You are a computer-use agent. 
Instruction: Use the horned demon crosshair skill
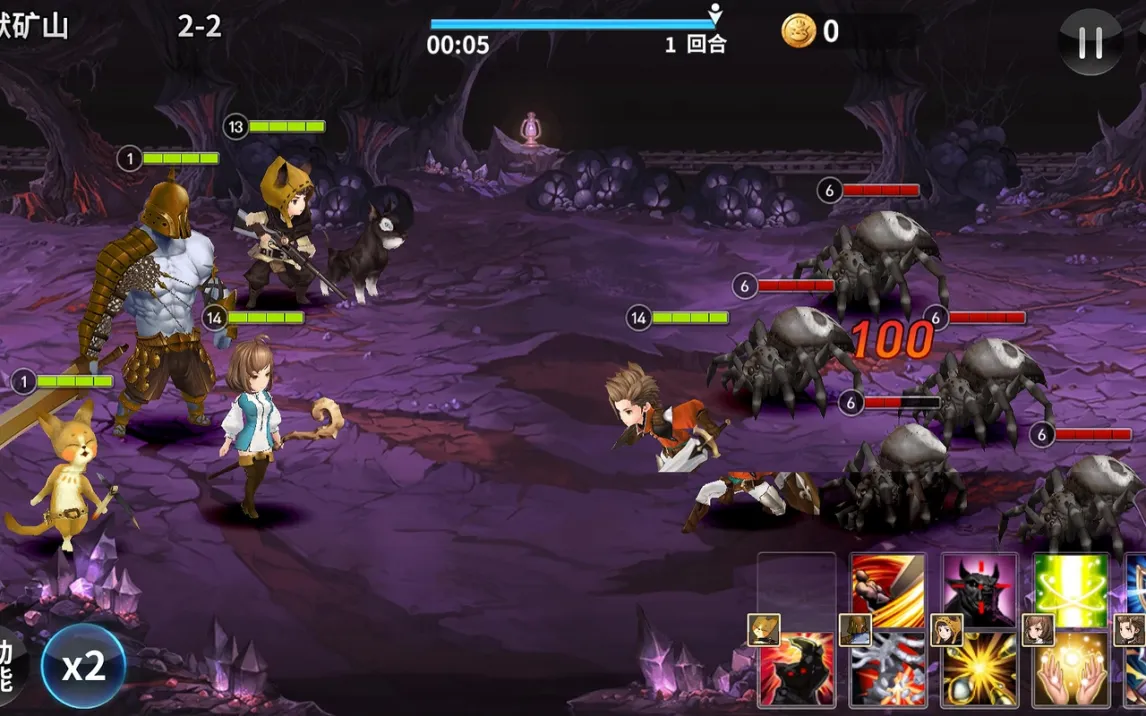(x=980, y=588)
